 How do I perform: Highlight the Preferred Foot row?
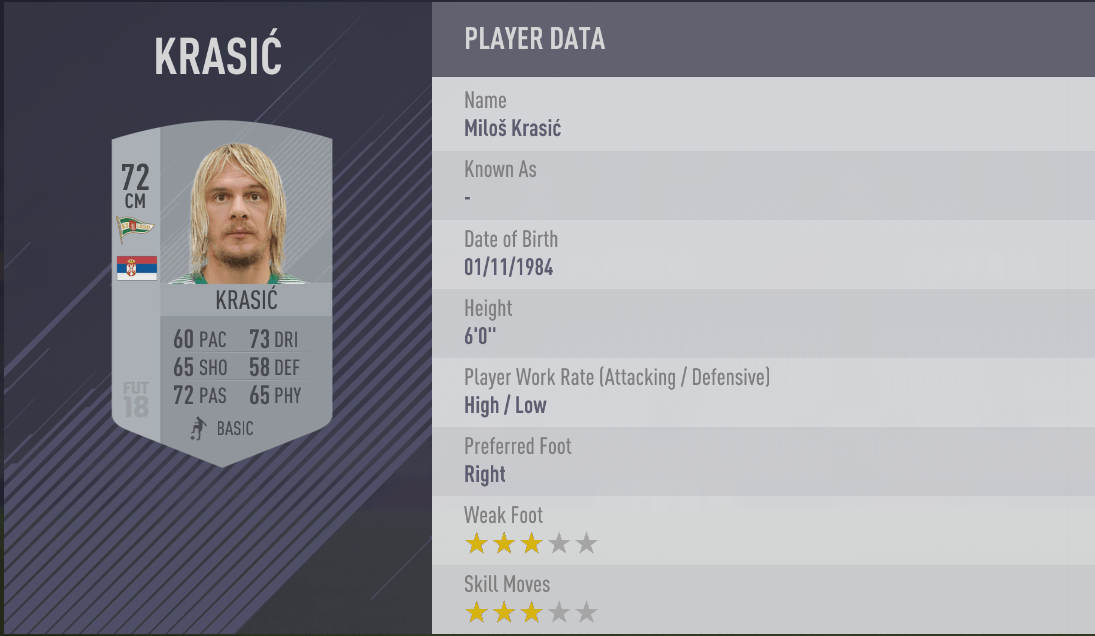tap(762, 461)
